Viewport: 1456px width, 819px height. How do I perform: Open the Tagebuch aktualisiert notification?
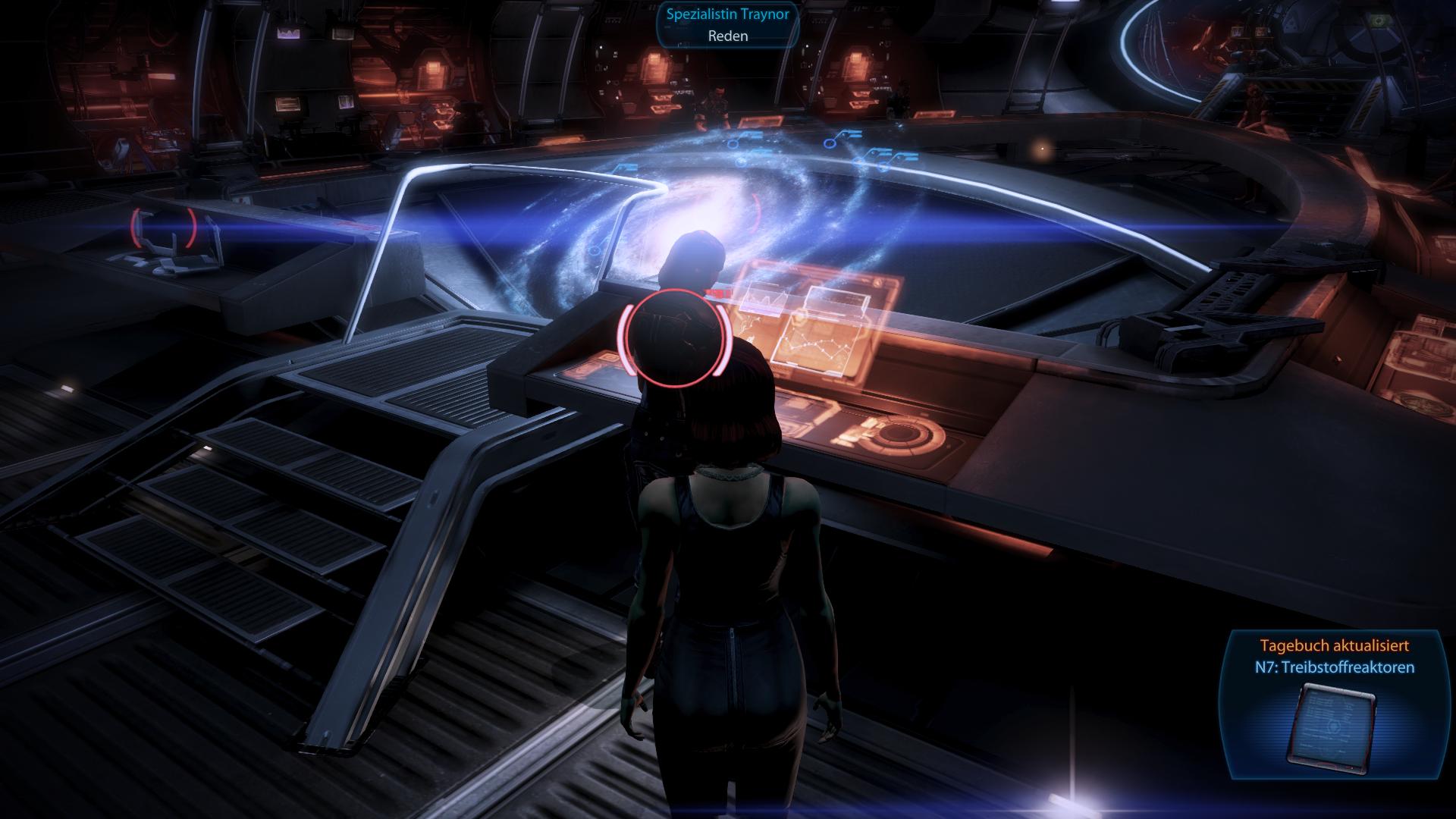click(x=1334, y=657)
